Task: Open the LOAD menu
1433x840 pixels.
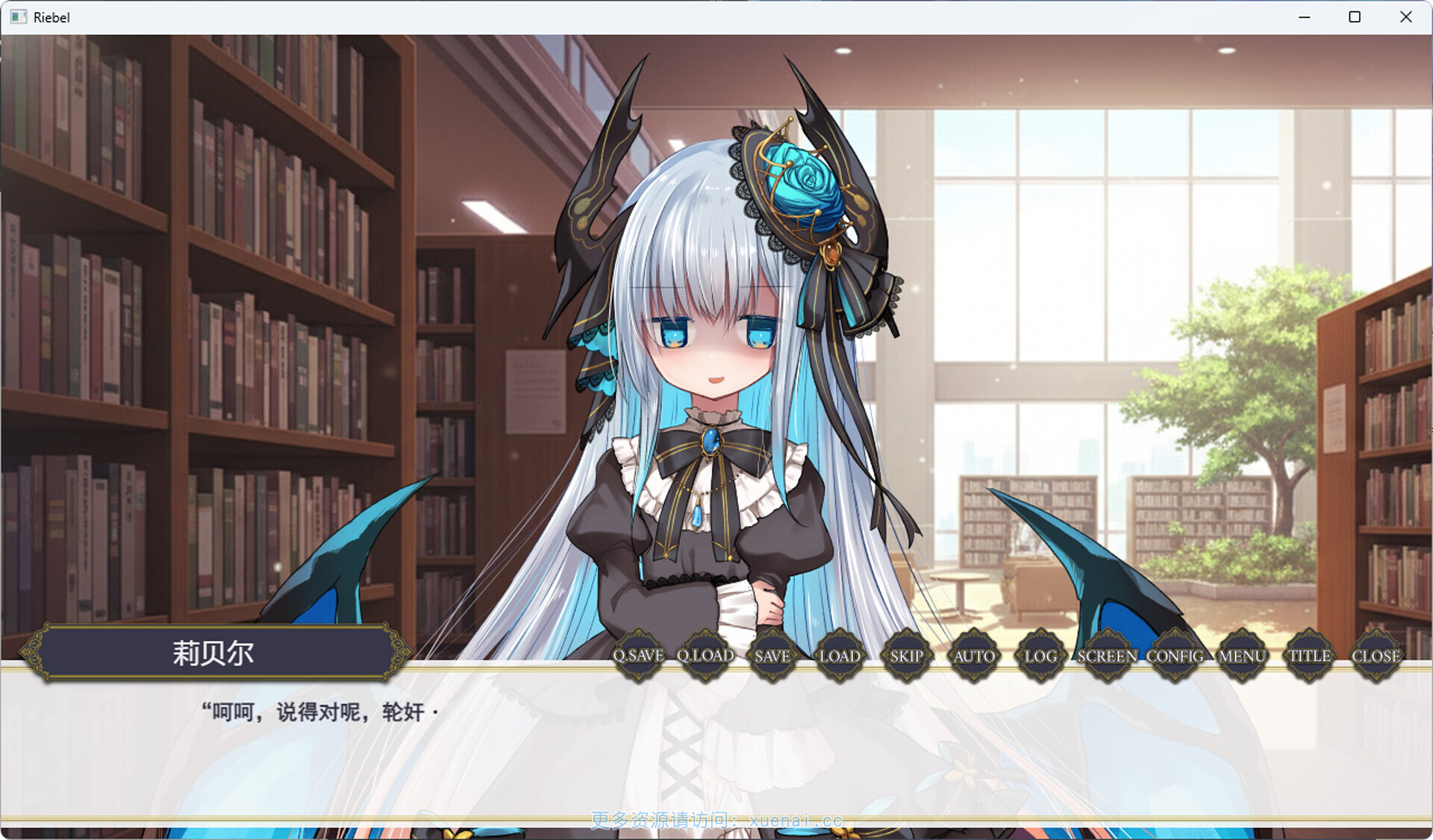Action: (x=840, y=656)
